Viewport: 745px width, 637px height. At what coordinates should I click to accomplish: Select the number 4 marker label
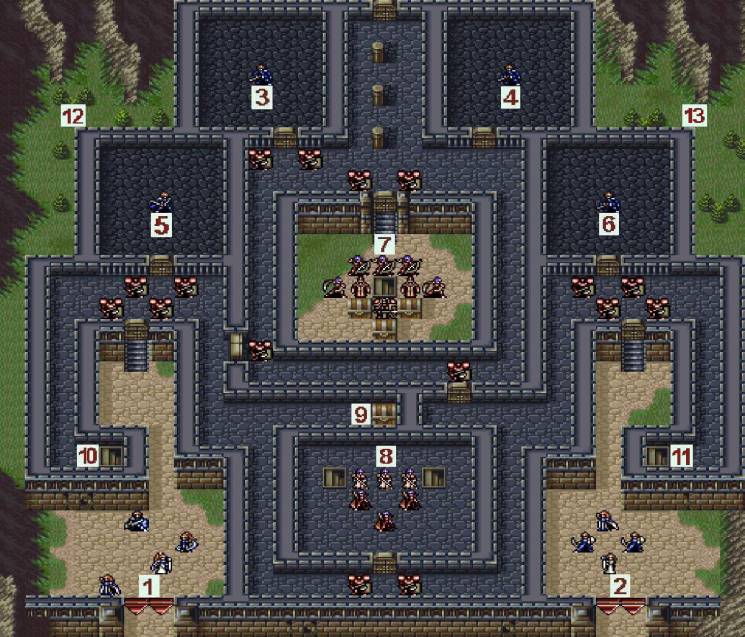coord(511,97)
